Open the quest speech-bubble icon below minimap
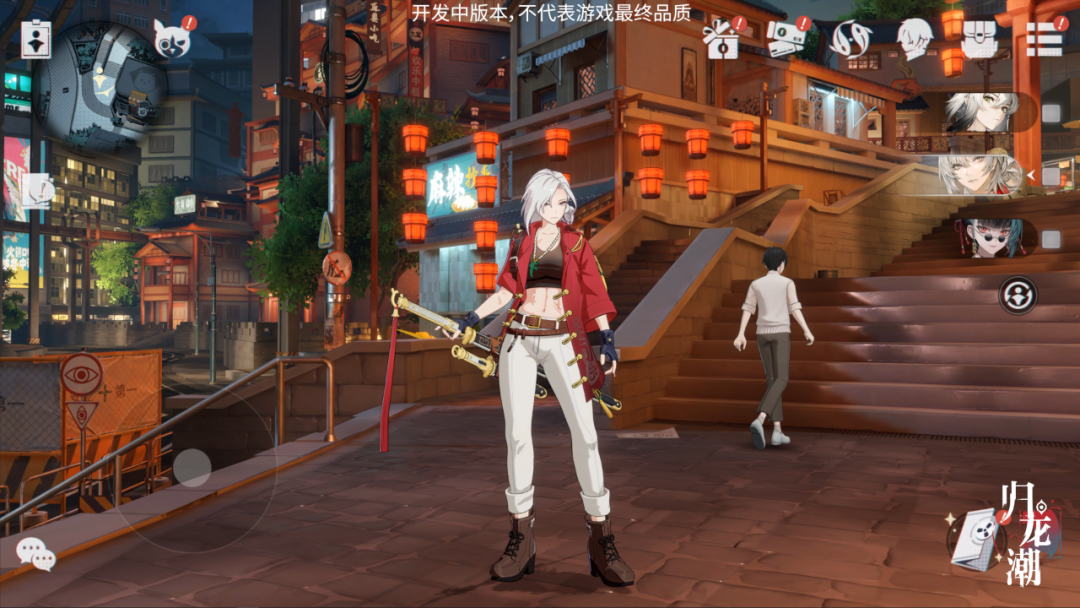 (37, 190)
